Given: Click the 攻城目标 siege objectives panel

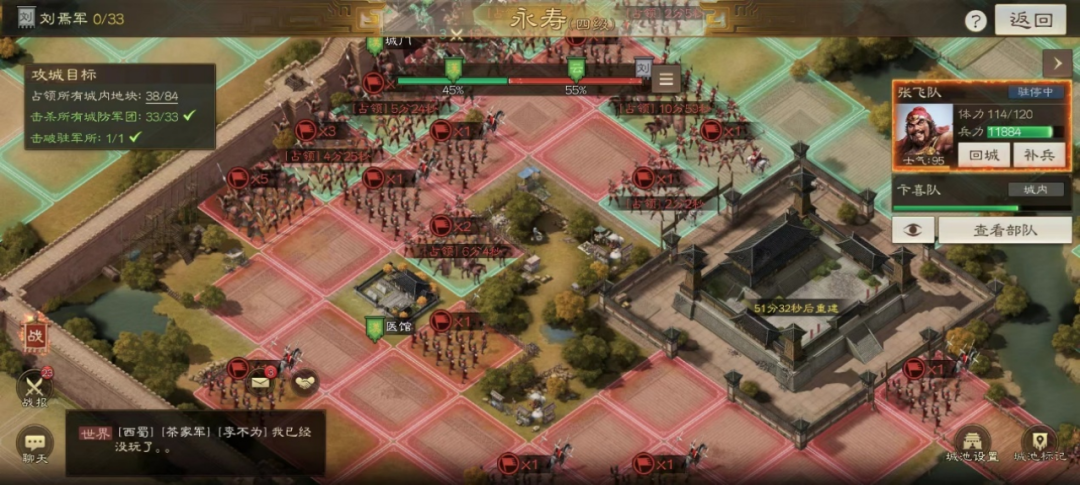Looking at the screenshot, I should pos(120,106).
